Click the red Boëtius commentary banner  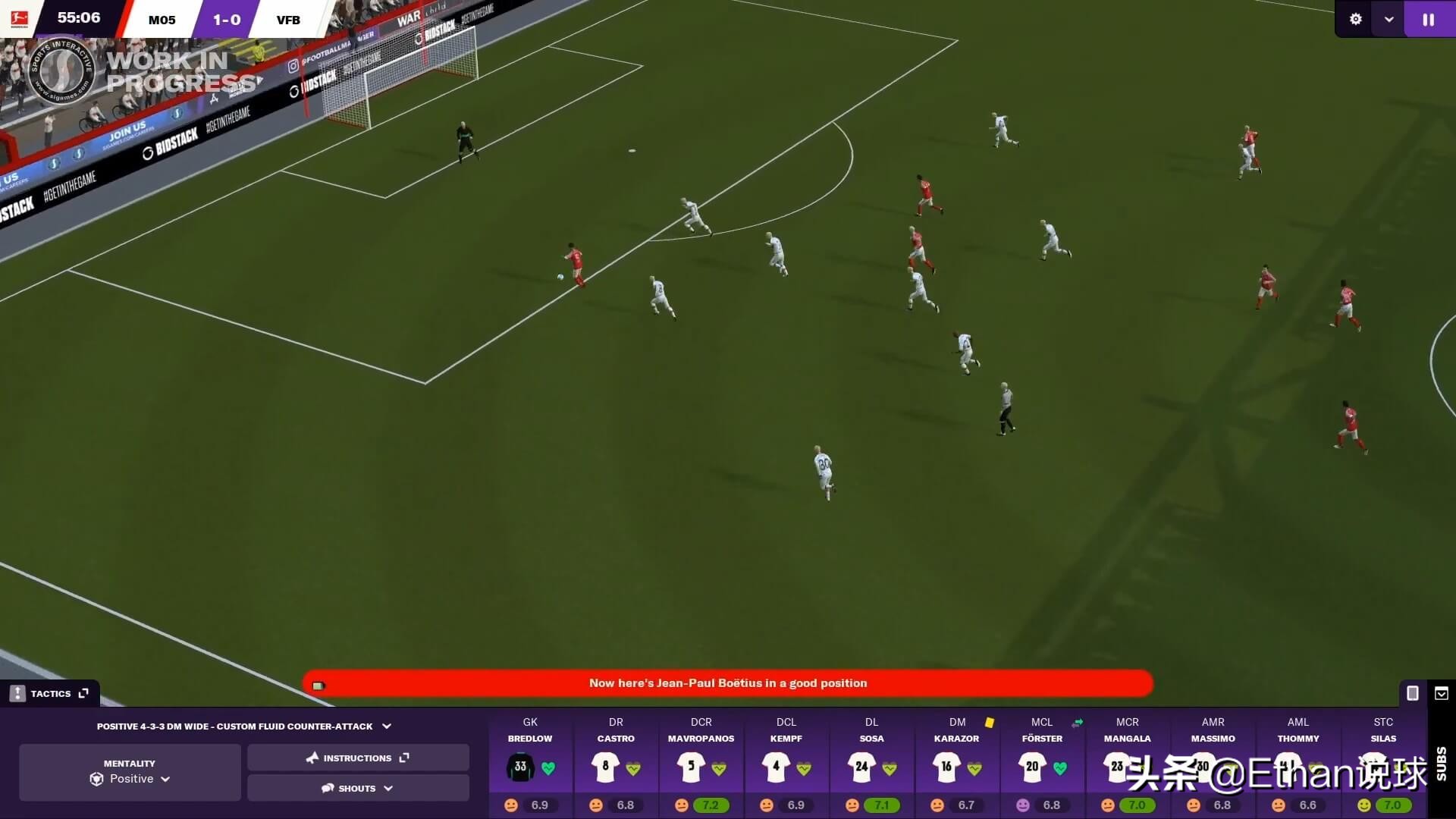[726, 683]
